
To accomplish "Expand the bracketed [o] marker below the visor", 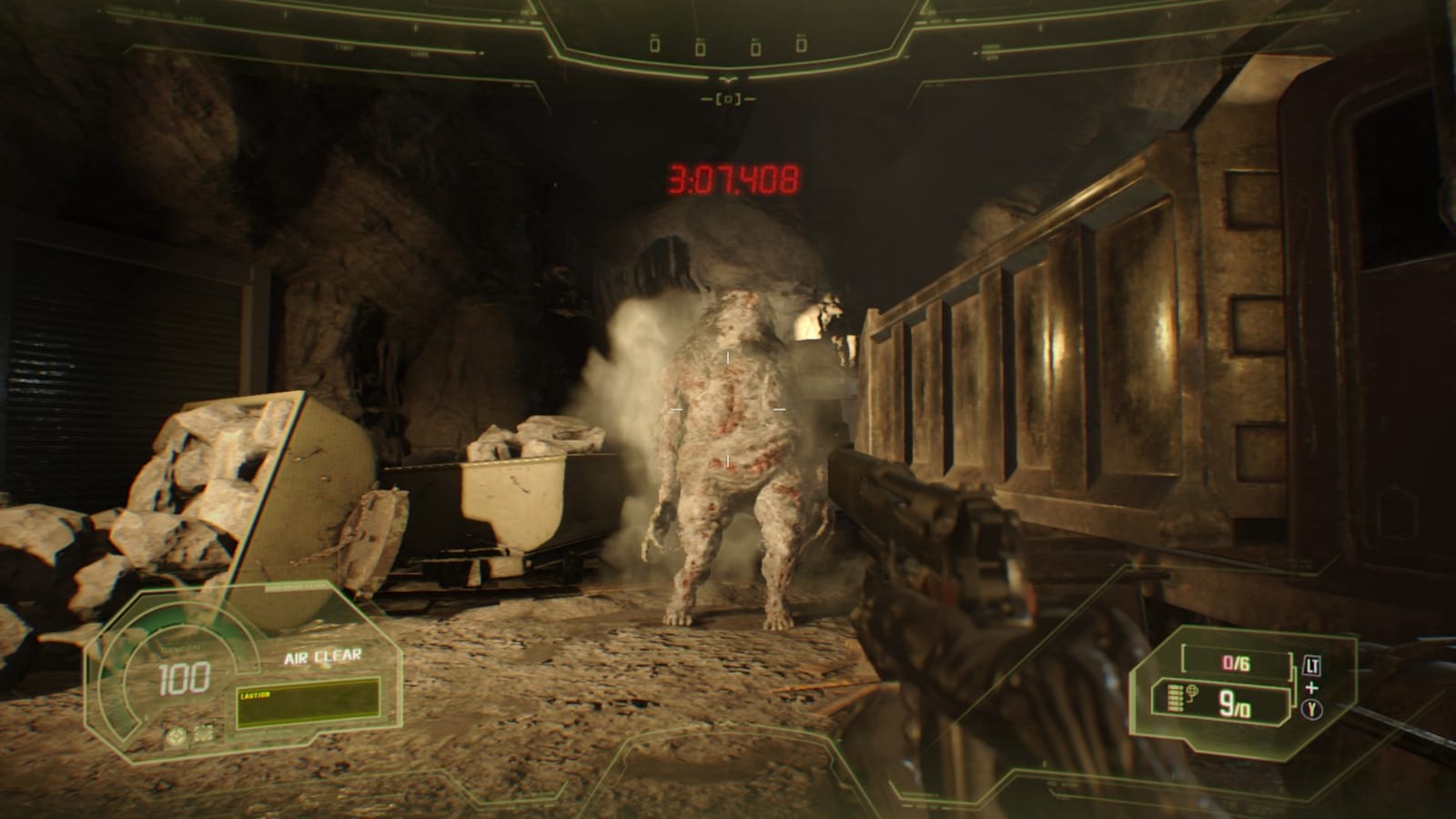I will [x=728, y=98].
